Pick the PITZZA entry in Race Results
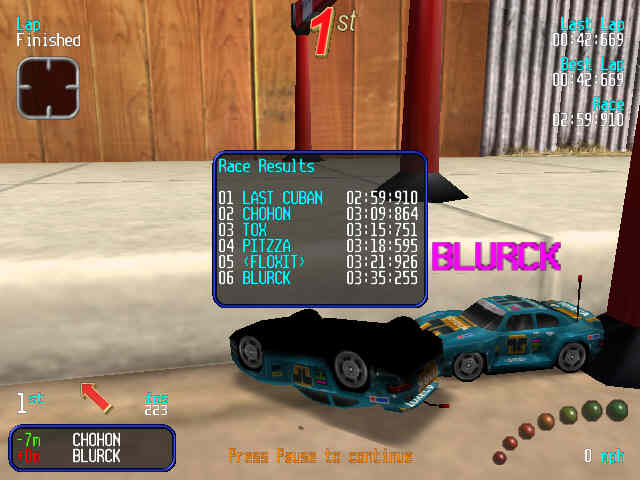Image resolution: width=640 pixels, height=480 pixels. pos(319,246)
